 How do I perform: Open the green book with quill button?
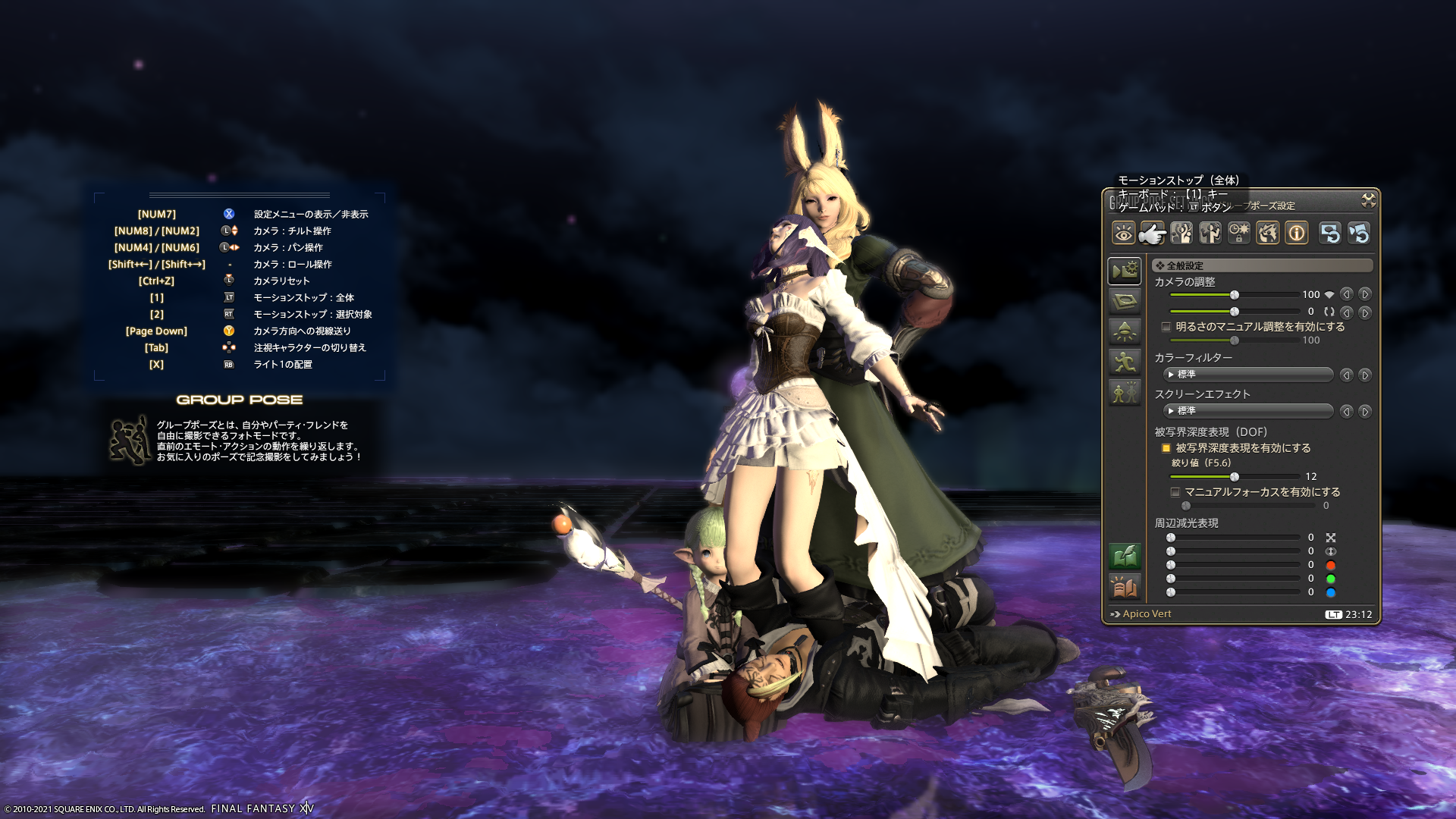pyautogui.click(x=1124, y=557)
